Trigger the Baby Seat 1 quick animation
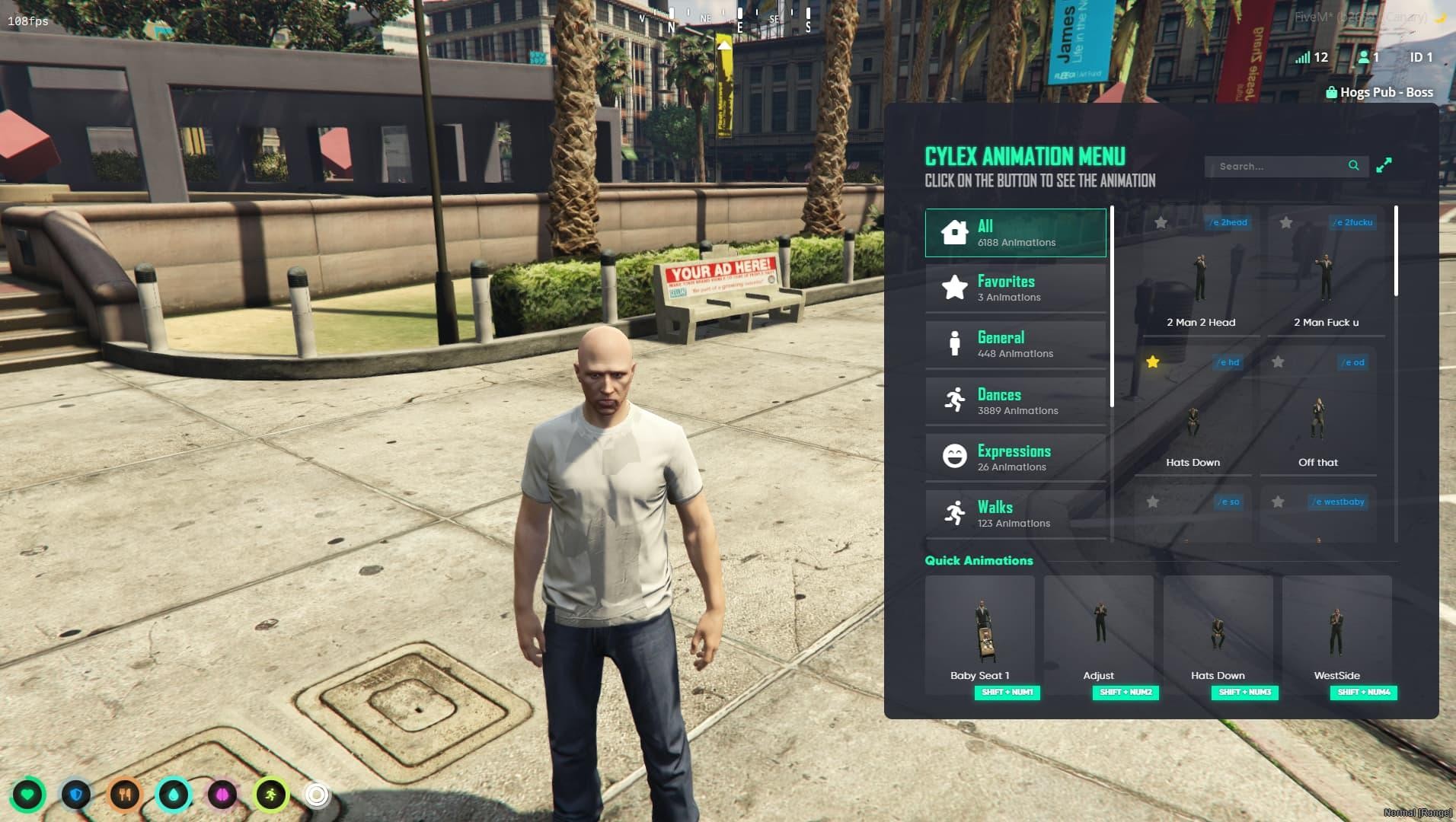 pos(980,633)
